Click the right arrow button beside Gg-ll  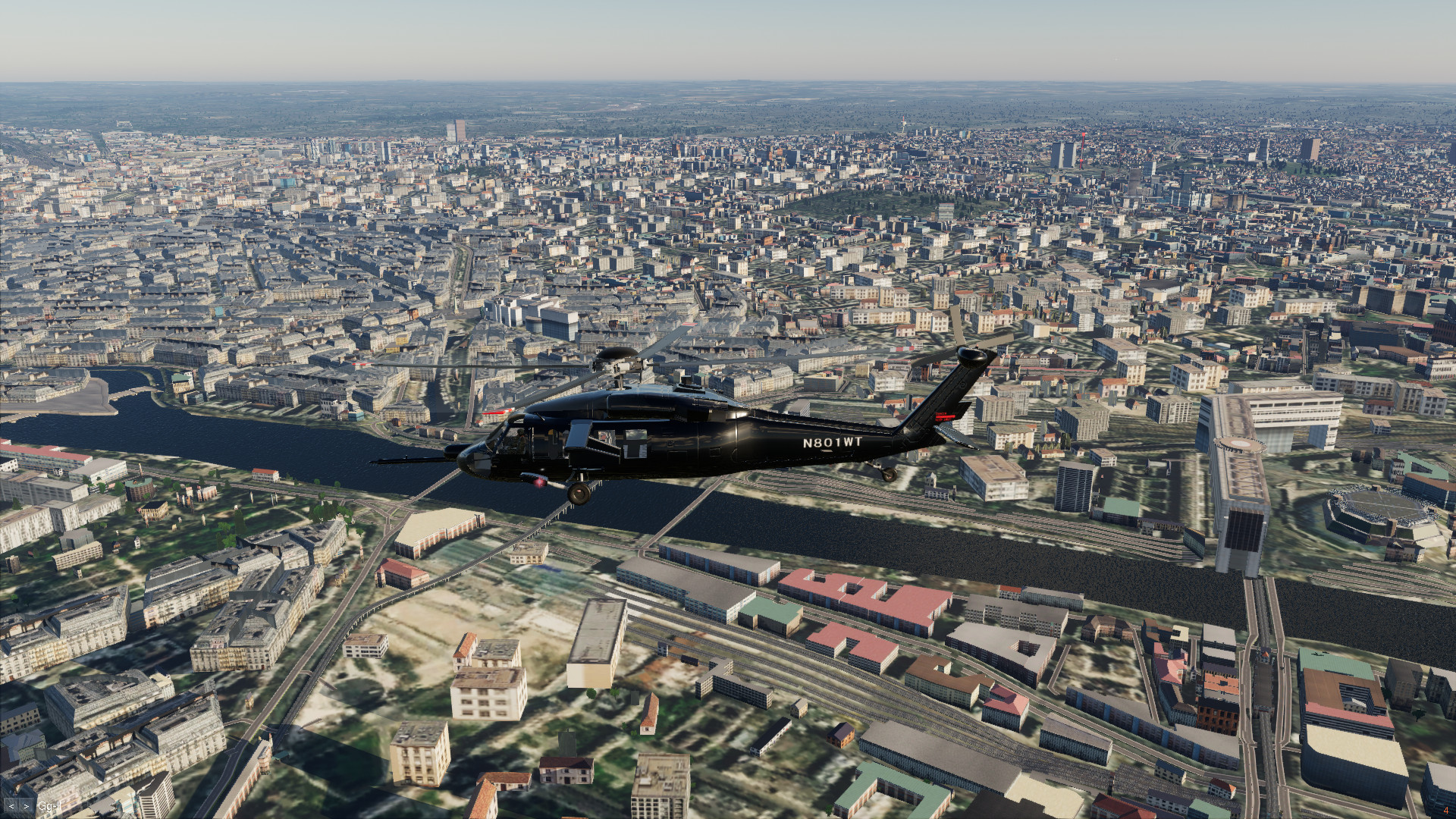pos(27,806)
